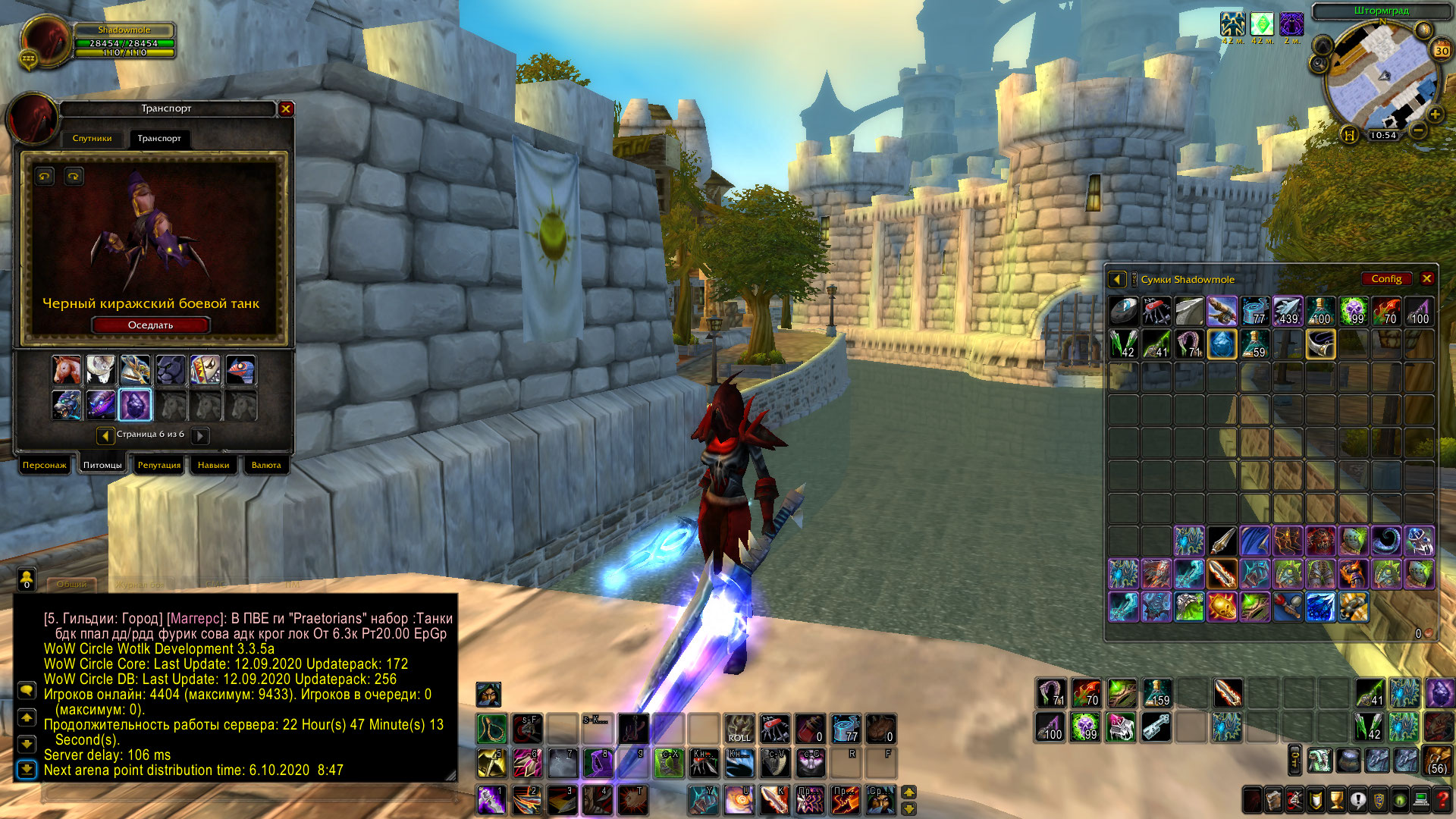
Task: Rotate the mount model preview left
Action: tap(45, 177)
